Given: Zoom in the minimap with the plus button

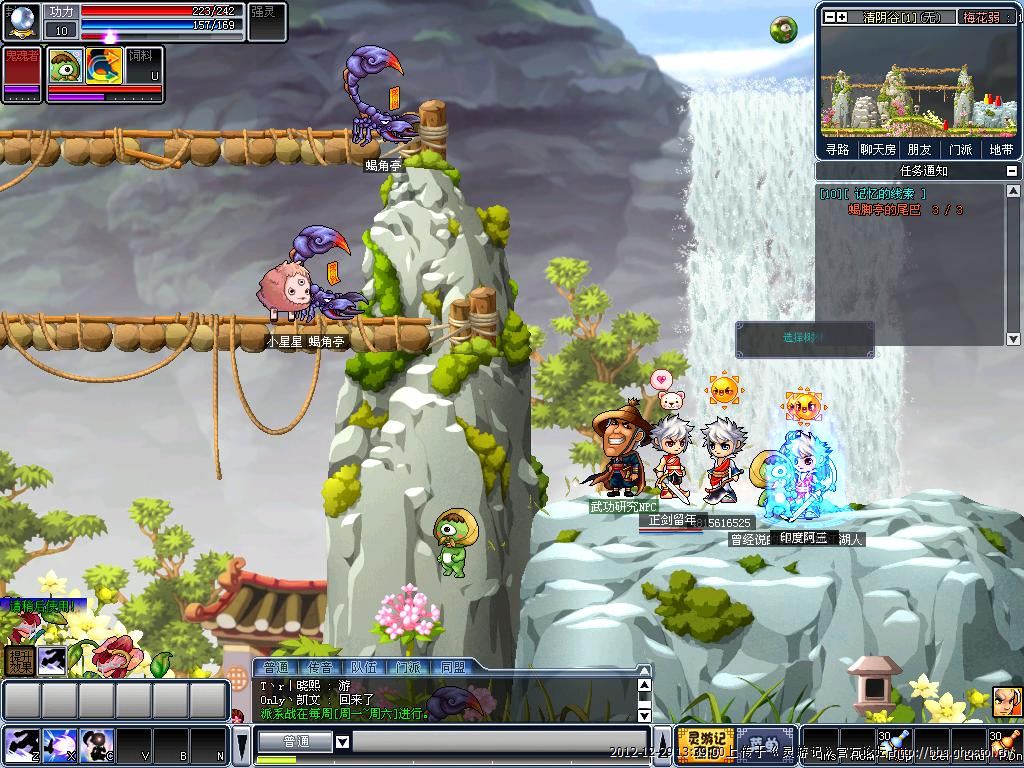Looking at the screenshot, I should point(842,17).
